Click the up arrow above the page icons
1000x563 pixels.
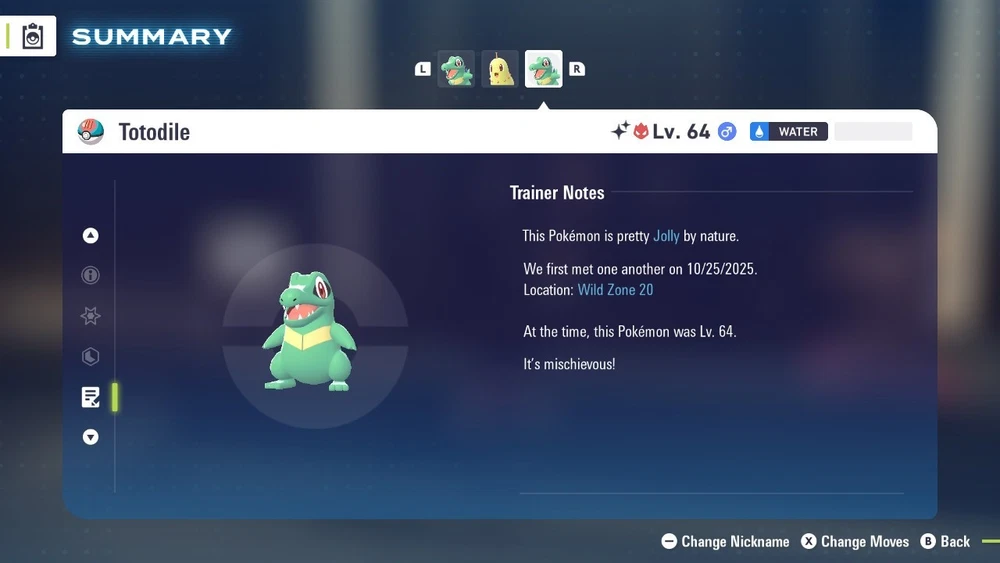pyautogui.click(x=91, y=236)
